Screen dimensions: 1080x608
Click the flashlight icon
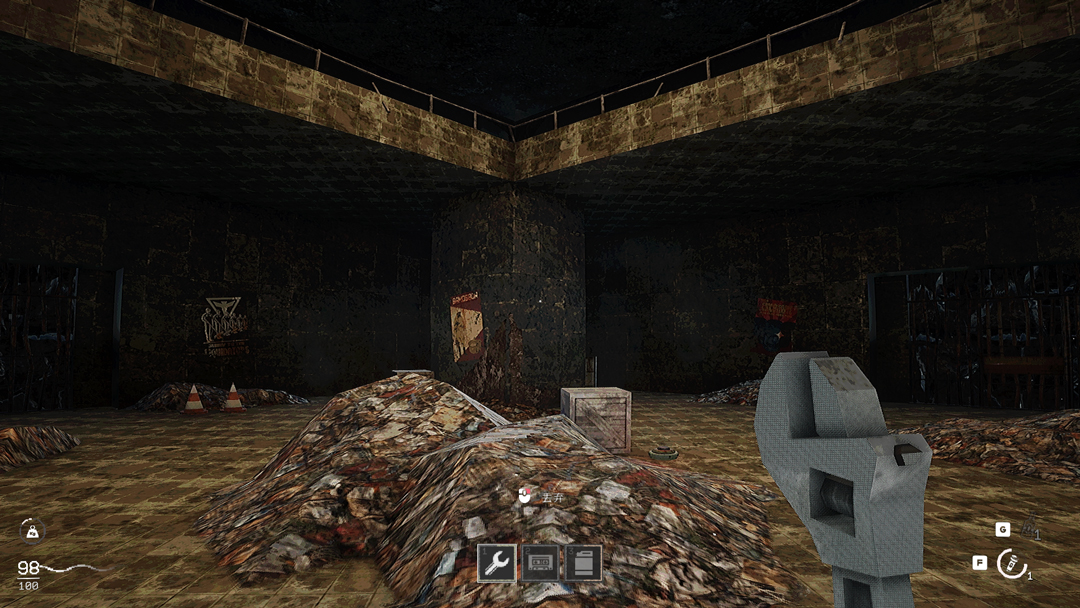pos(1011,564)
